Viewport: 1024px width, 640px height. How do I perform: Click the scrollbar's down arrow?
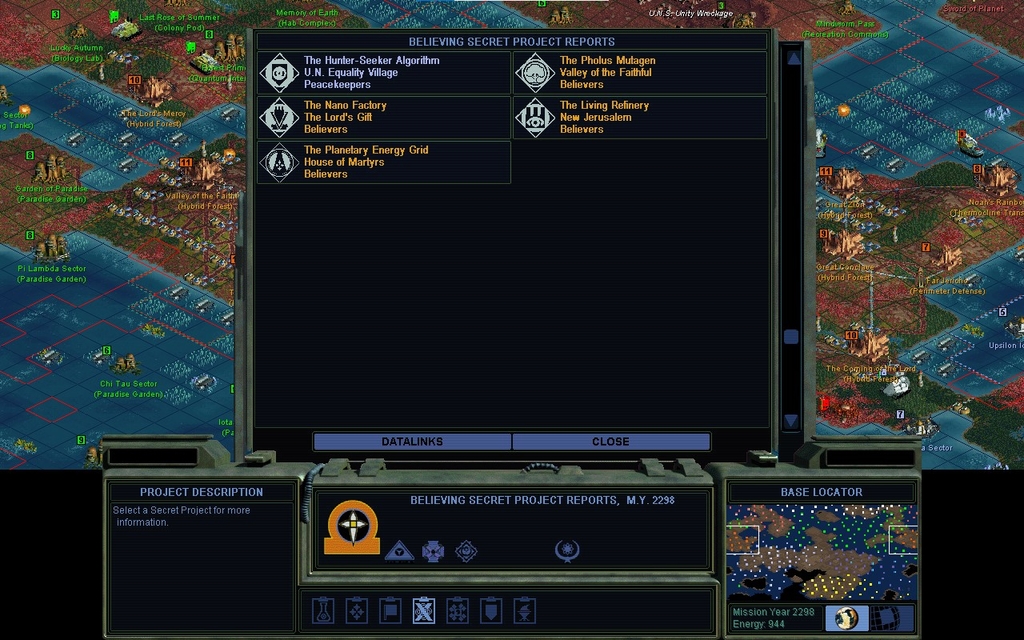[x=792, y=421]
